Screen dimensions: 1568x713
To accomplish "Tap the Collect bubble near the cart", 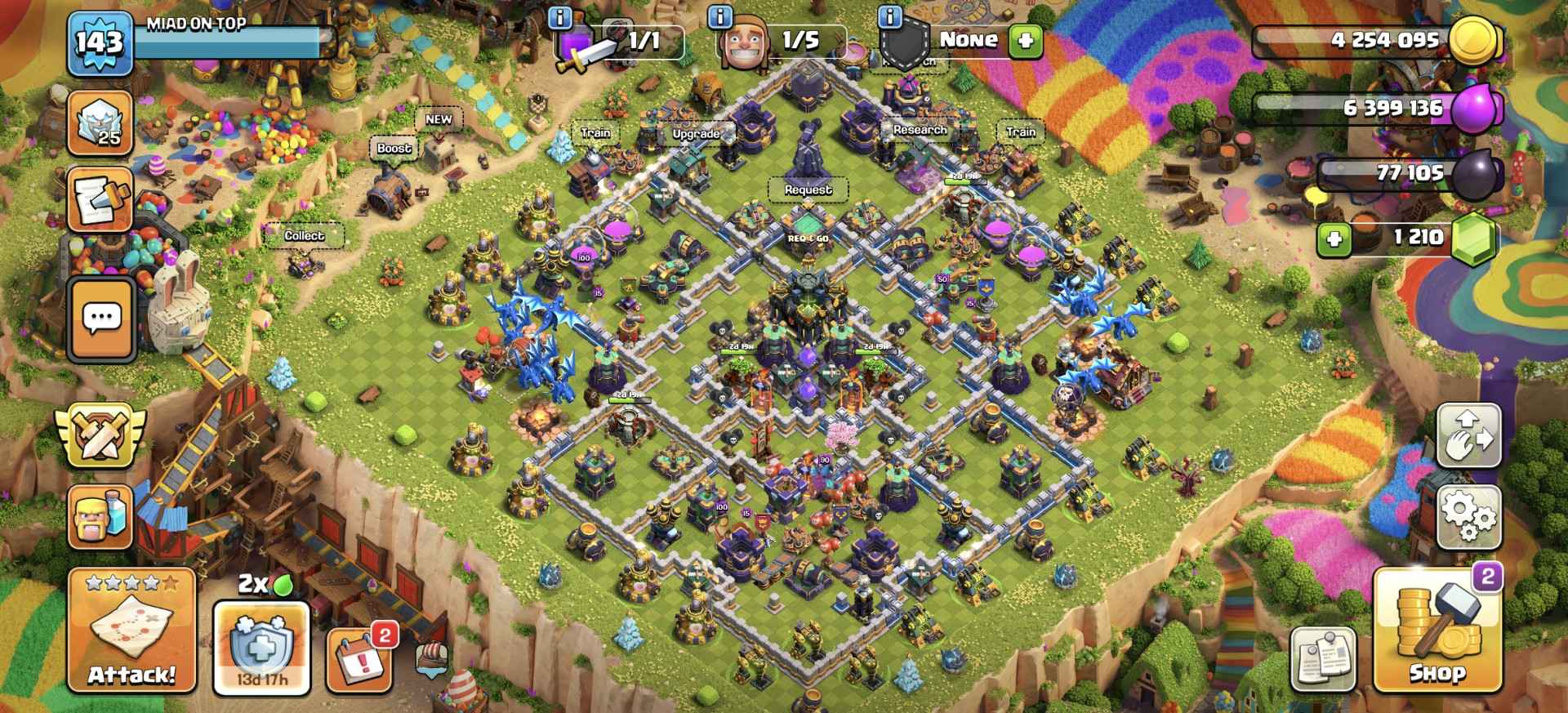I will [x=304, y=235].
